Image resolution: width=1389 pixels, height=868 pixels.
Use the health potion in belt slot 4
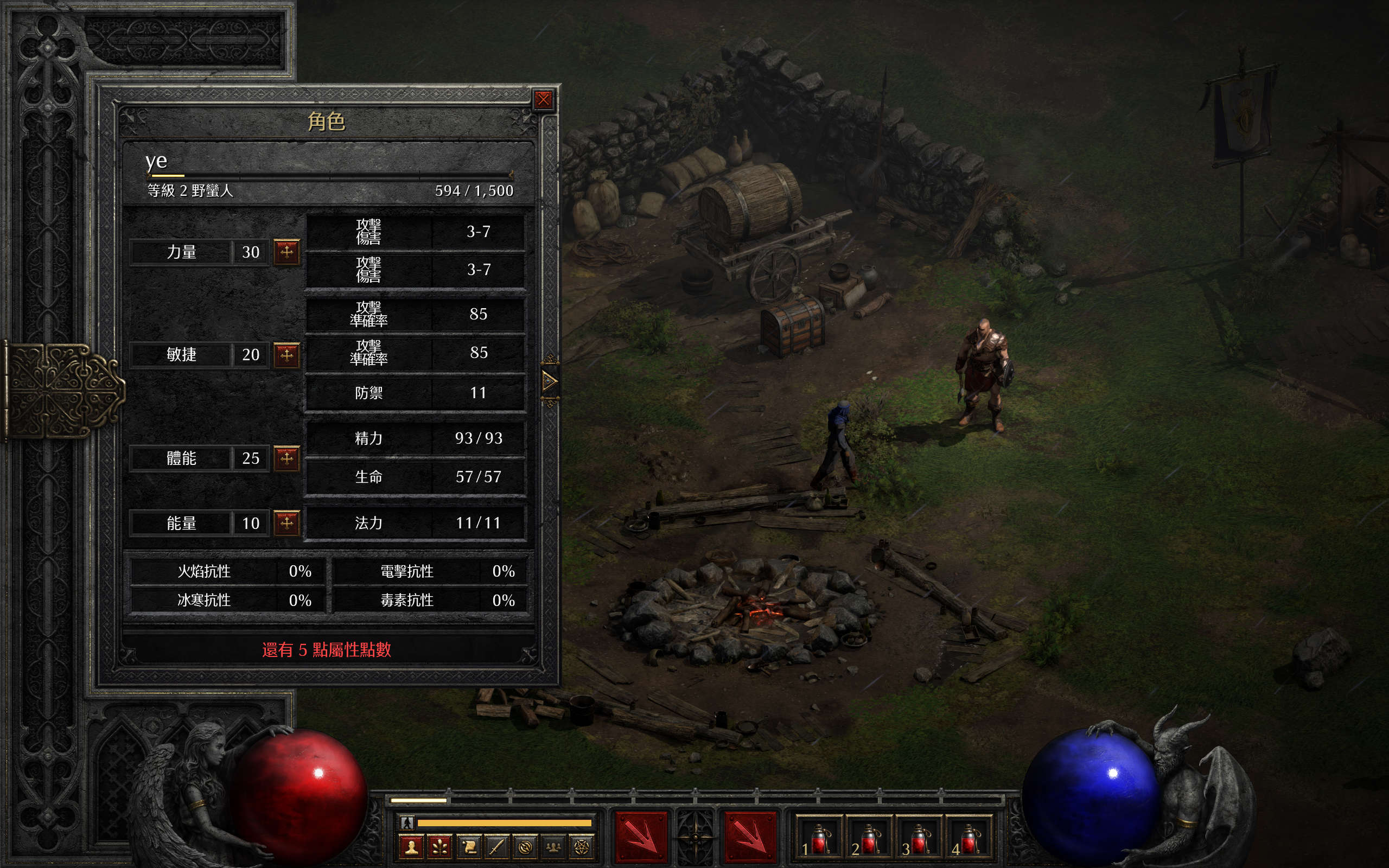tap(969, 839)
